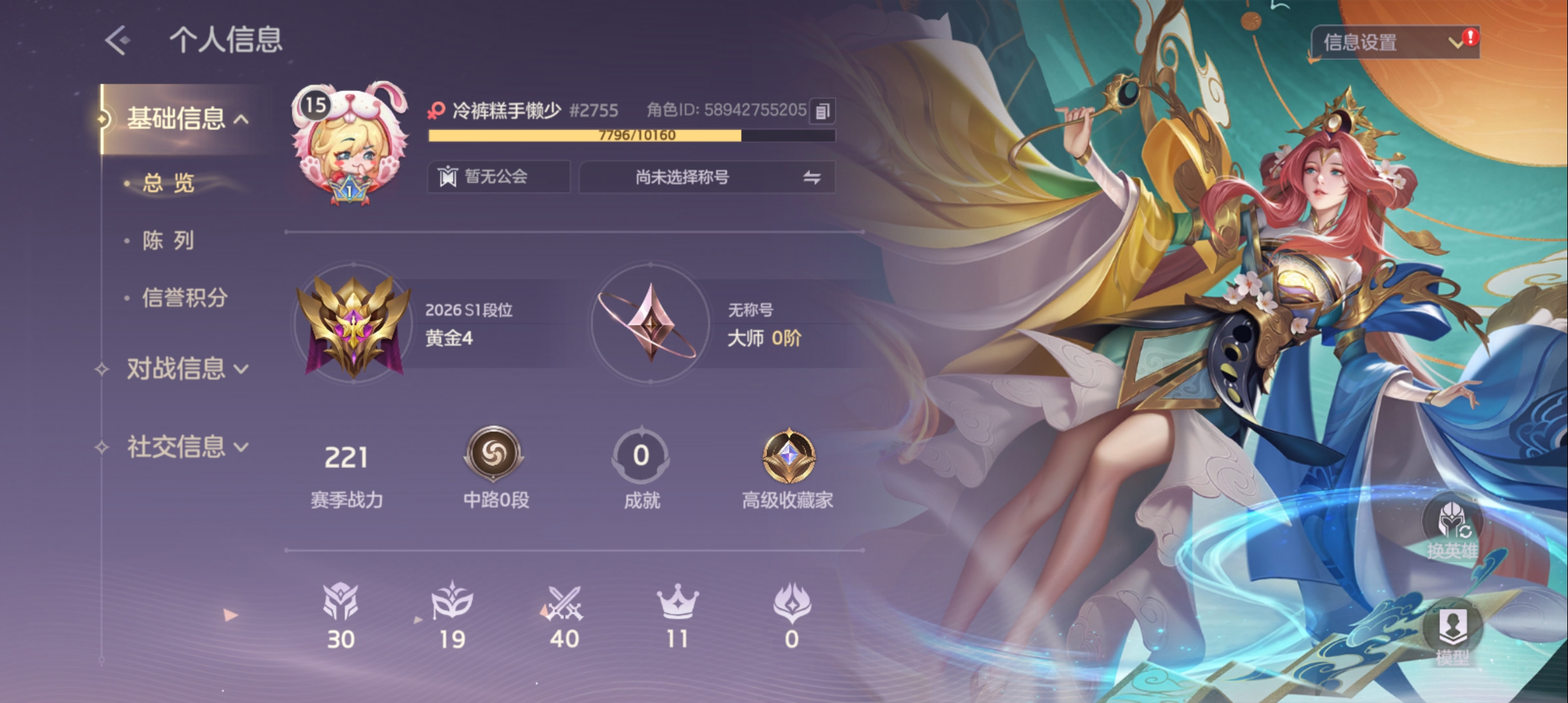Expand the 社交信息 social info section
1568x703 pixels.
coord(187,447)
